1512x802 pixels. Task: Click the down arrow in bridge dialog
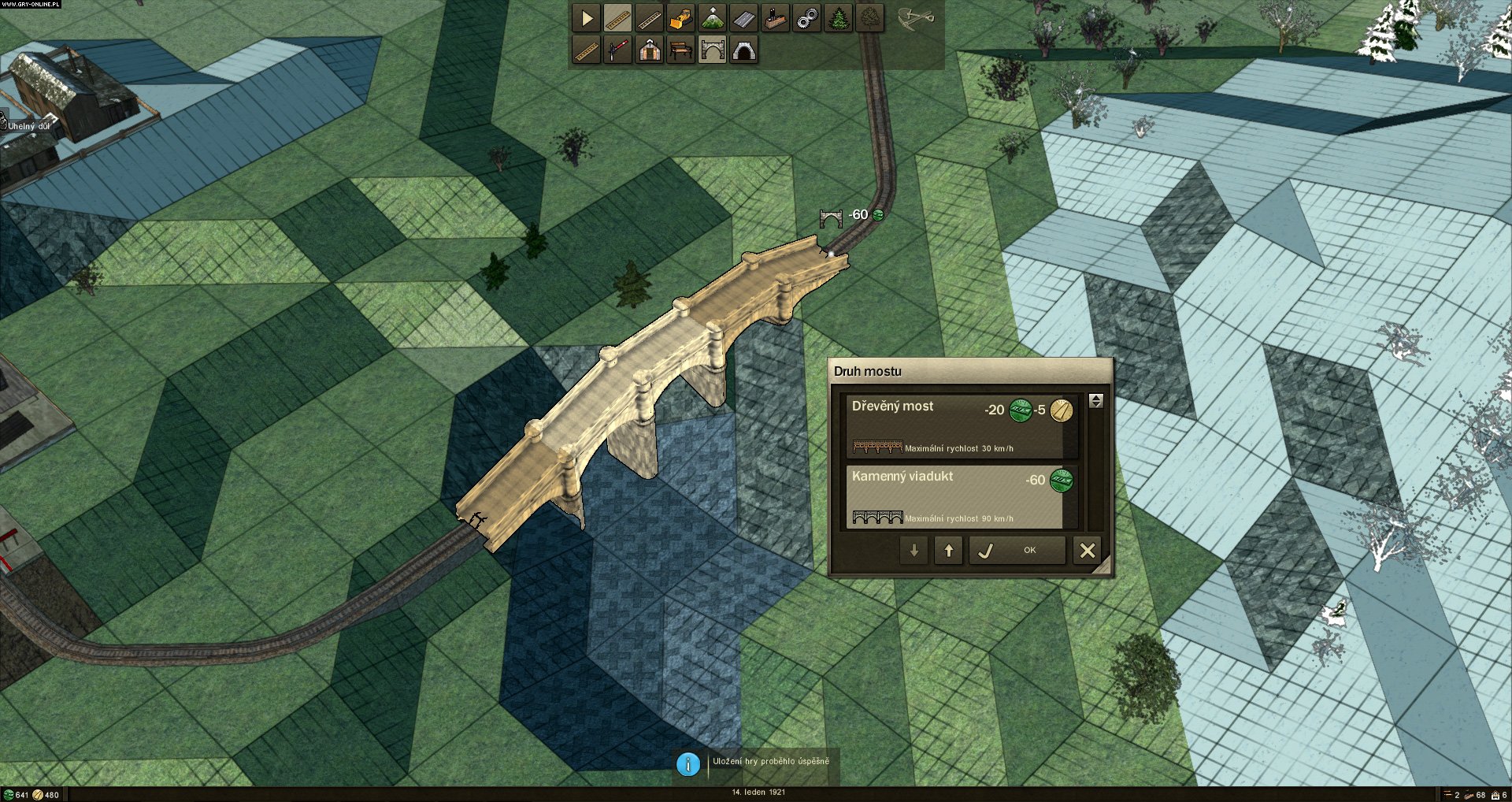pos(914,551)
